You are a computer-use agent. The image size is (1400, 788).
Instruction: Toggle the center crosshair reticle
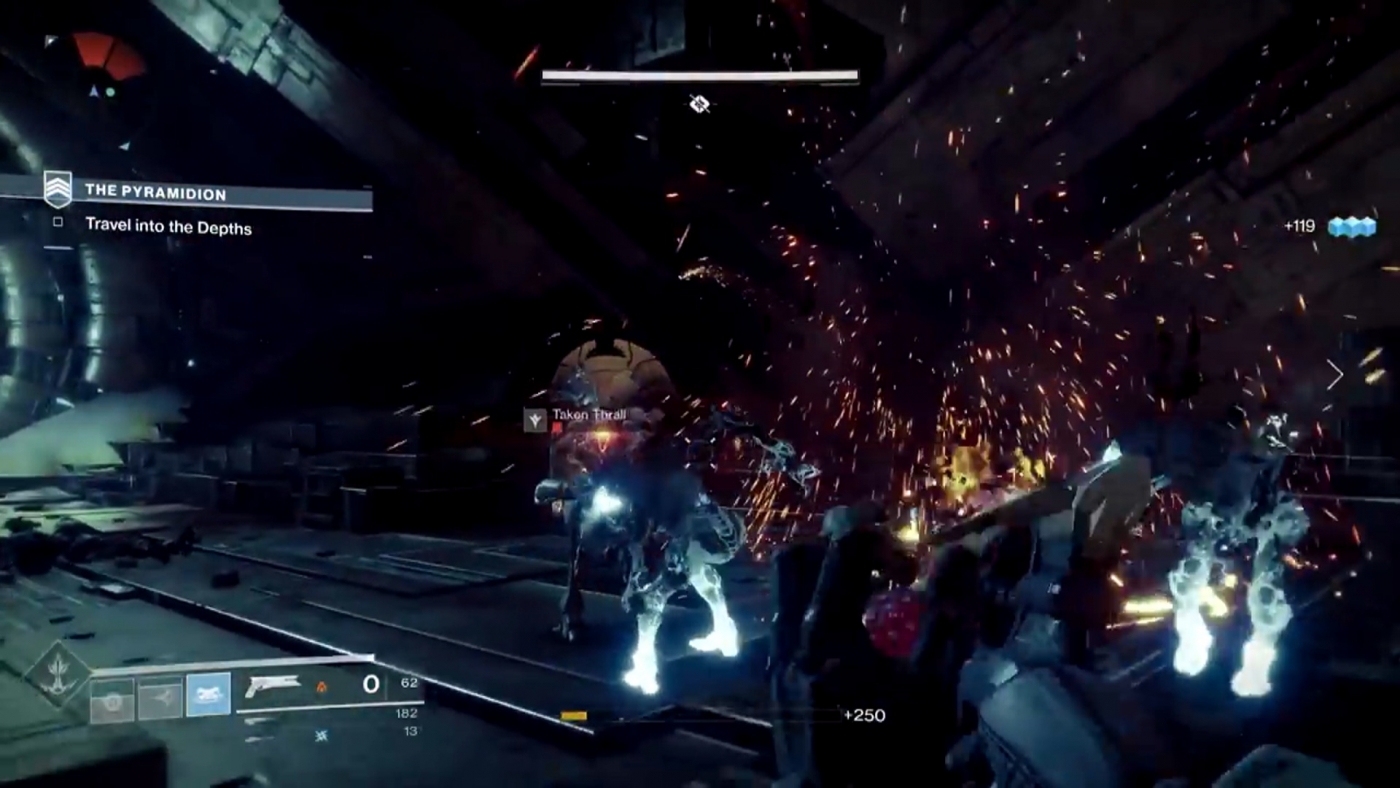[x=699, y=104]
